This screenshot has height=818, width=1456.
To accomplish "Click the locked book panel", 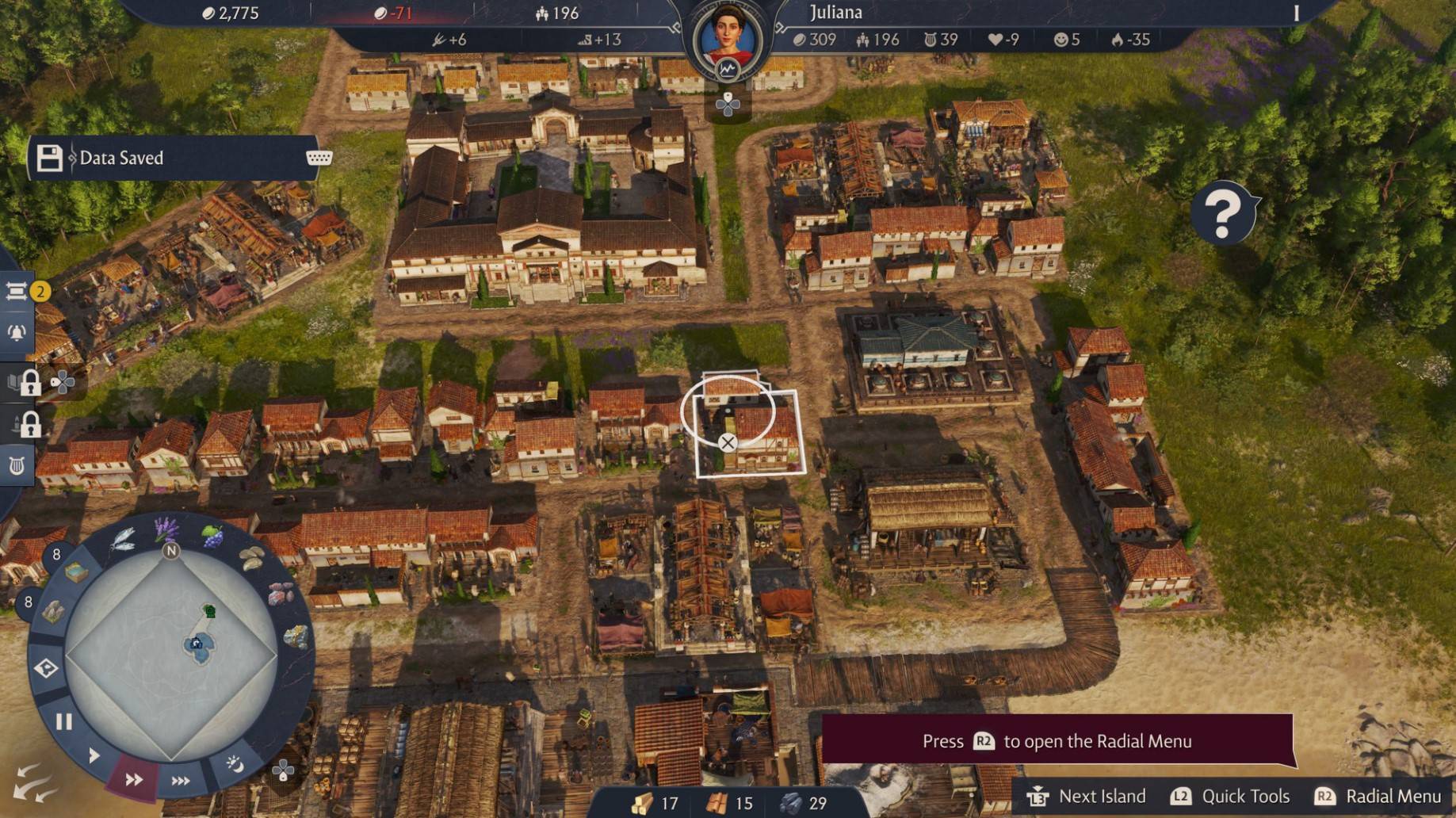I will (24, 383).
